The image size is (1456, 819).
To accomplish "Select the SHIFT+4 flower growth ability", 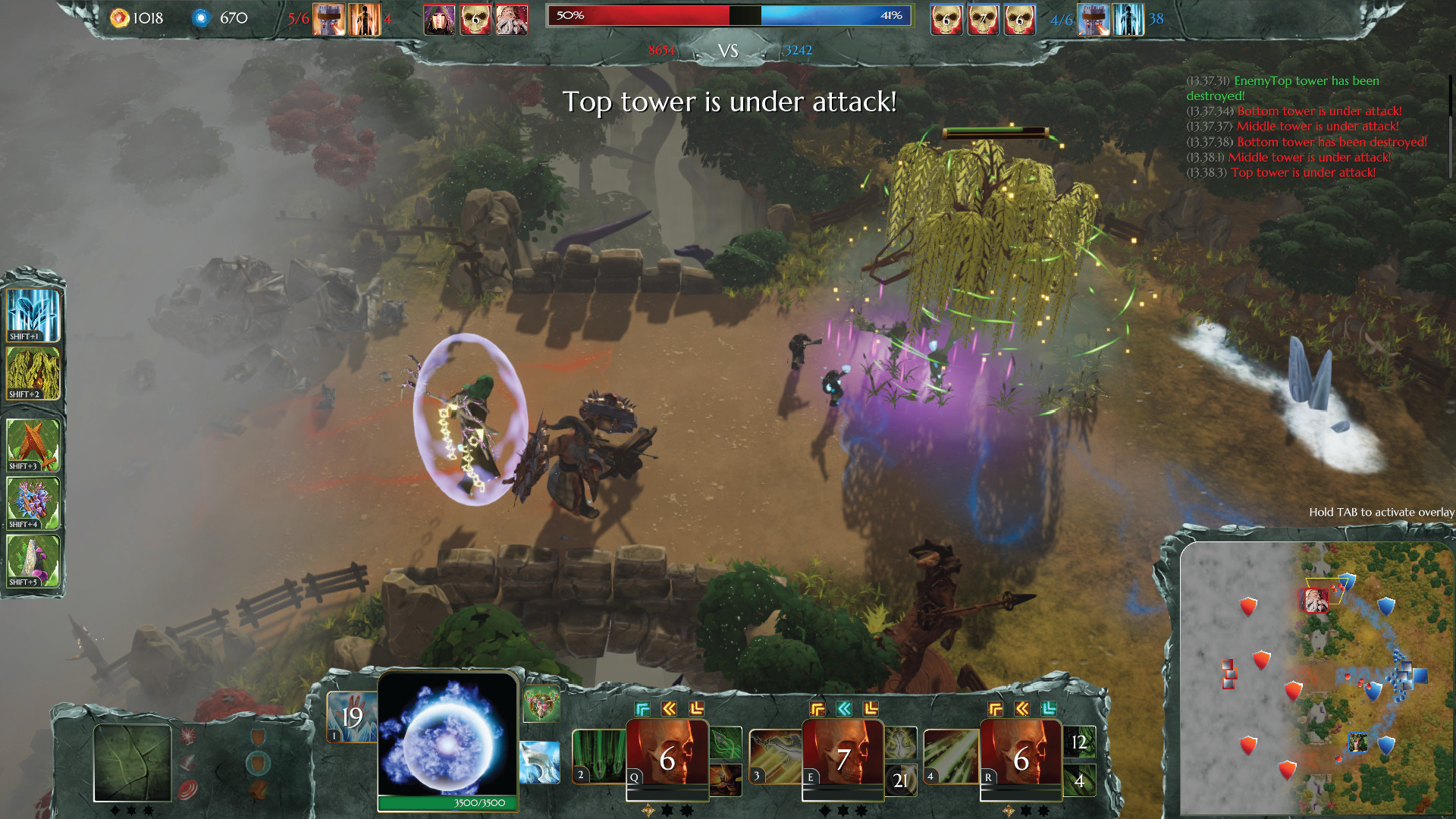I will pos(33,500).
